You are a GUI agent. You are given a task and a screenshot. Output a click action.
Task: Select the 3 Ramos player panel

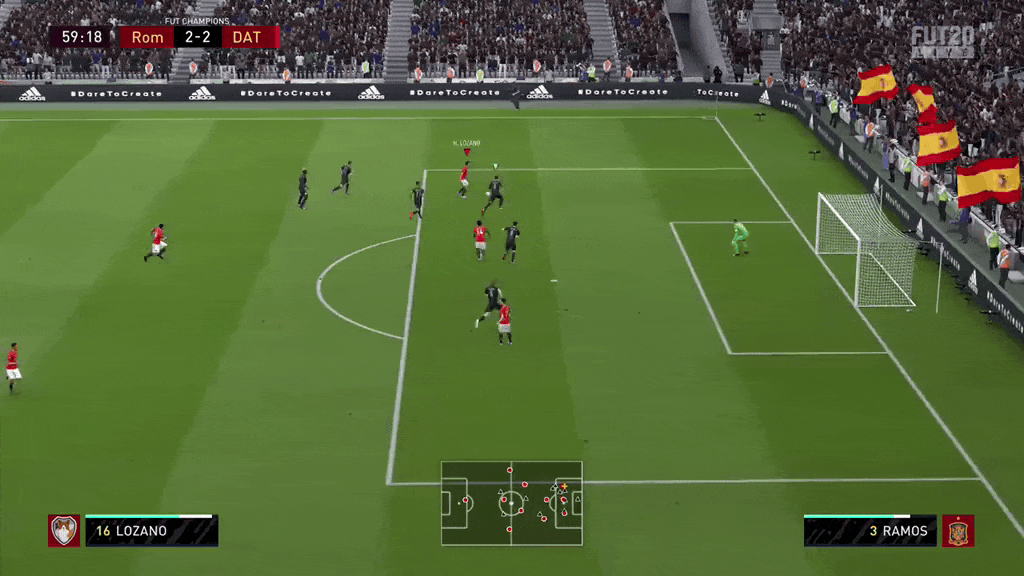tap(870, 531)
